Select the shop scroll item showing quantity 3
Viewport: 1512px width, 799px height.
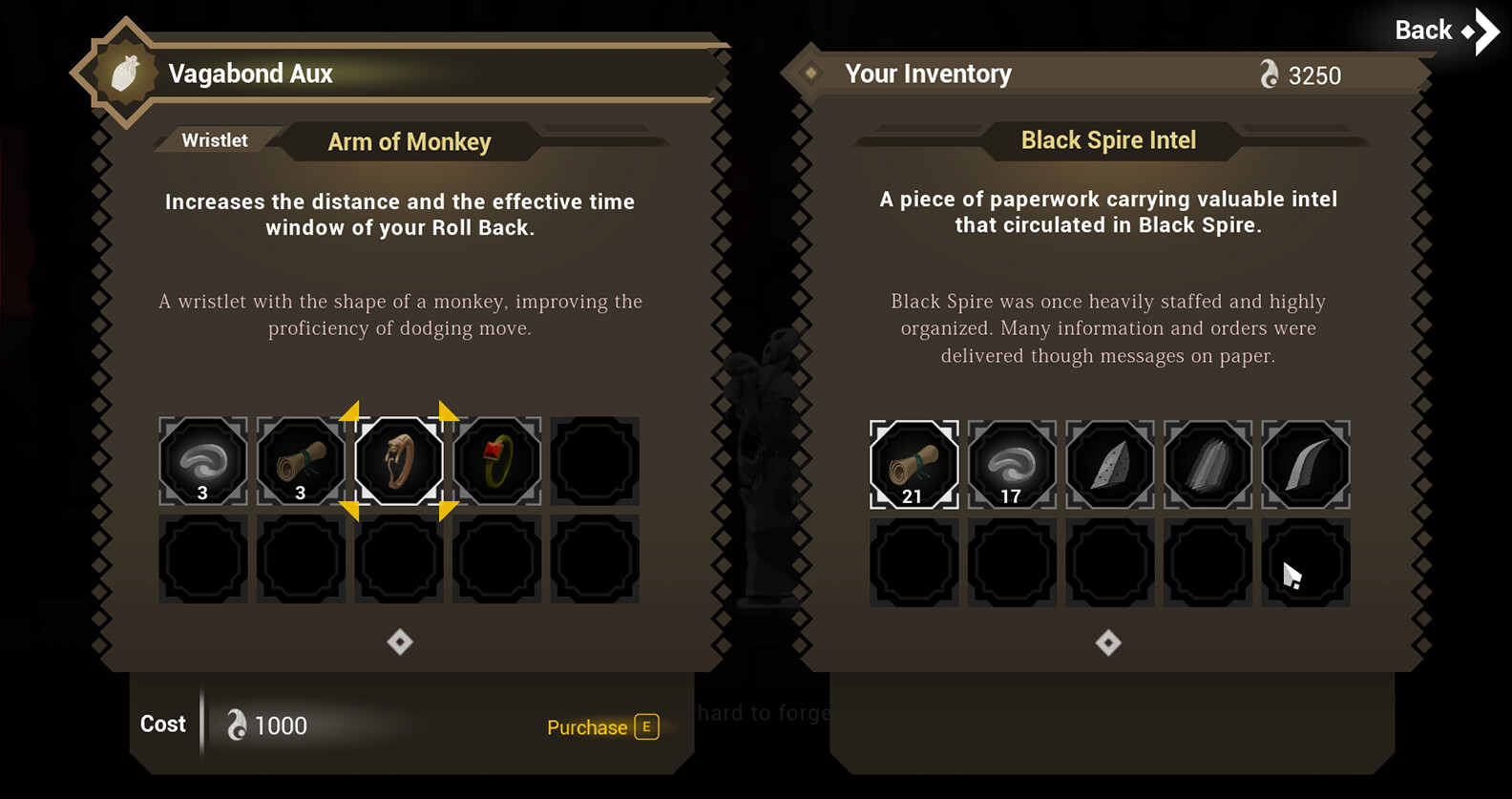point(301,461)
